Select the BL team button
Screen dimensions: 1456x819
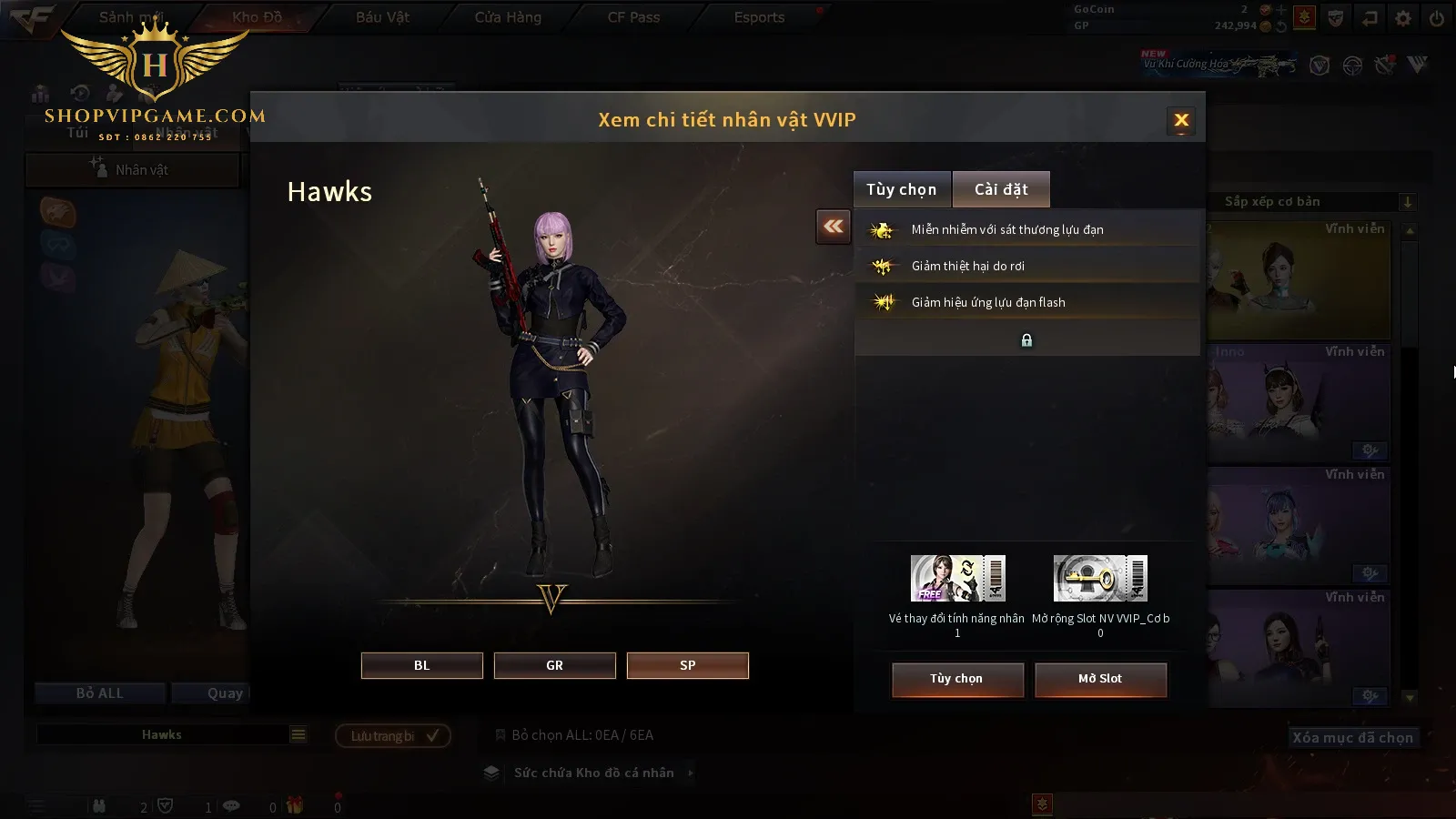[x=421, y=665]
